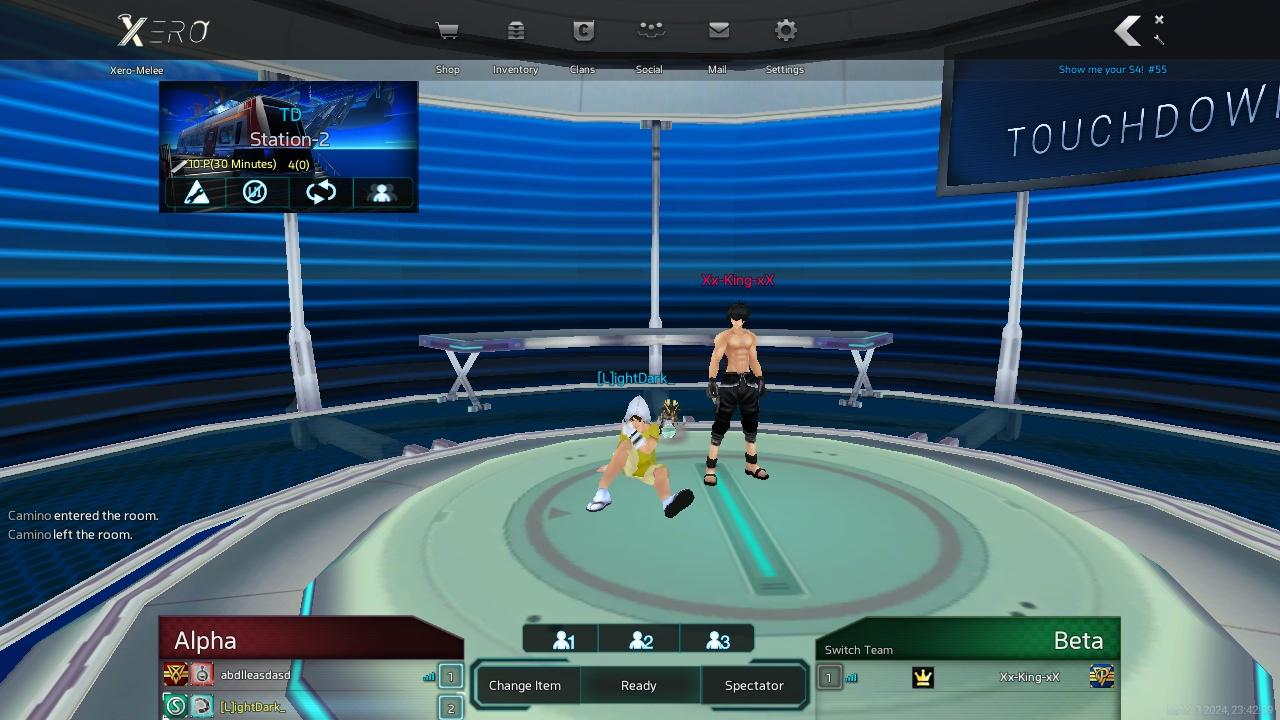Select character preset 1
The width and height of the screenshot is (1280, 720).
563,640
